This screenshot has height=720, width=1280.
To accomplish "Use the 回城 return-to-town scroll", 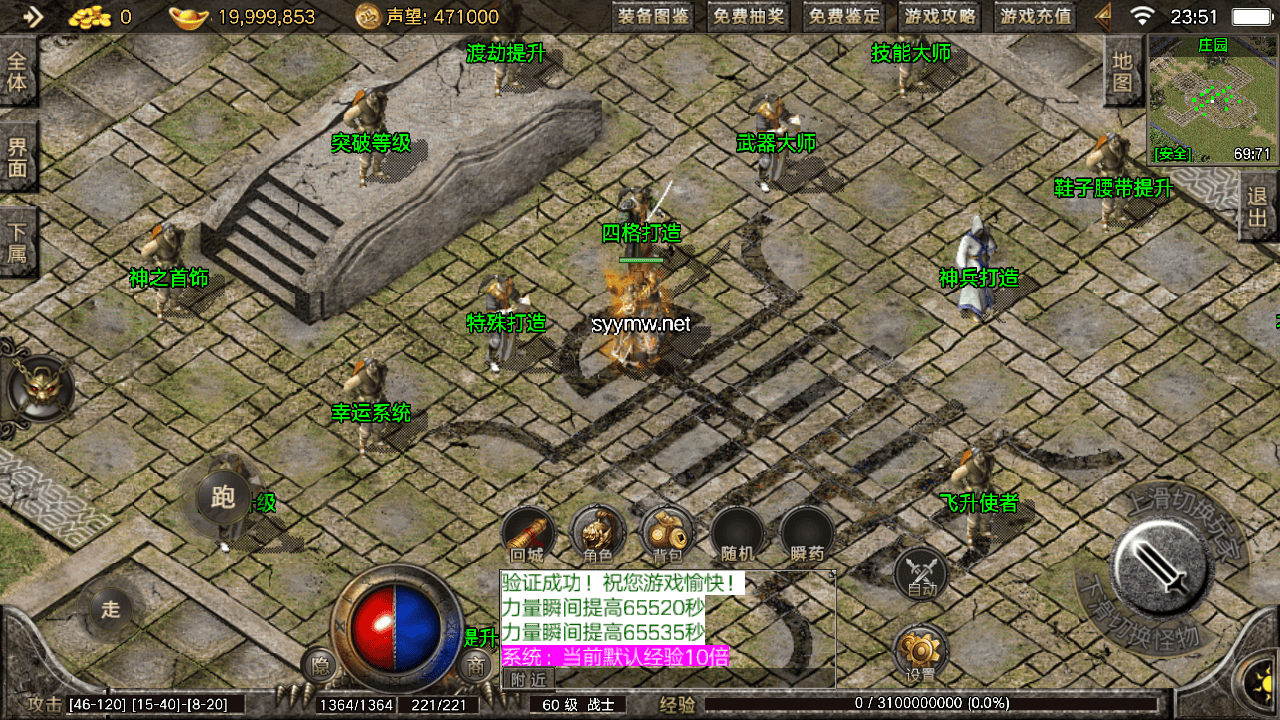I will coord(527,534).
